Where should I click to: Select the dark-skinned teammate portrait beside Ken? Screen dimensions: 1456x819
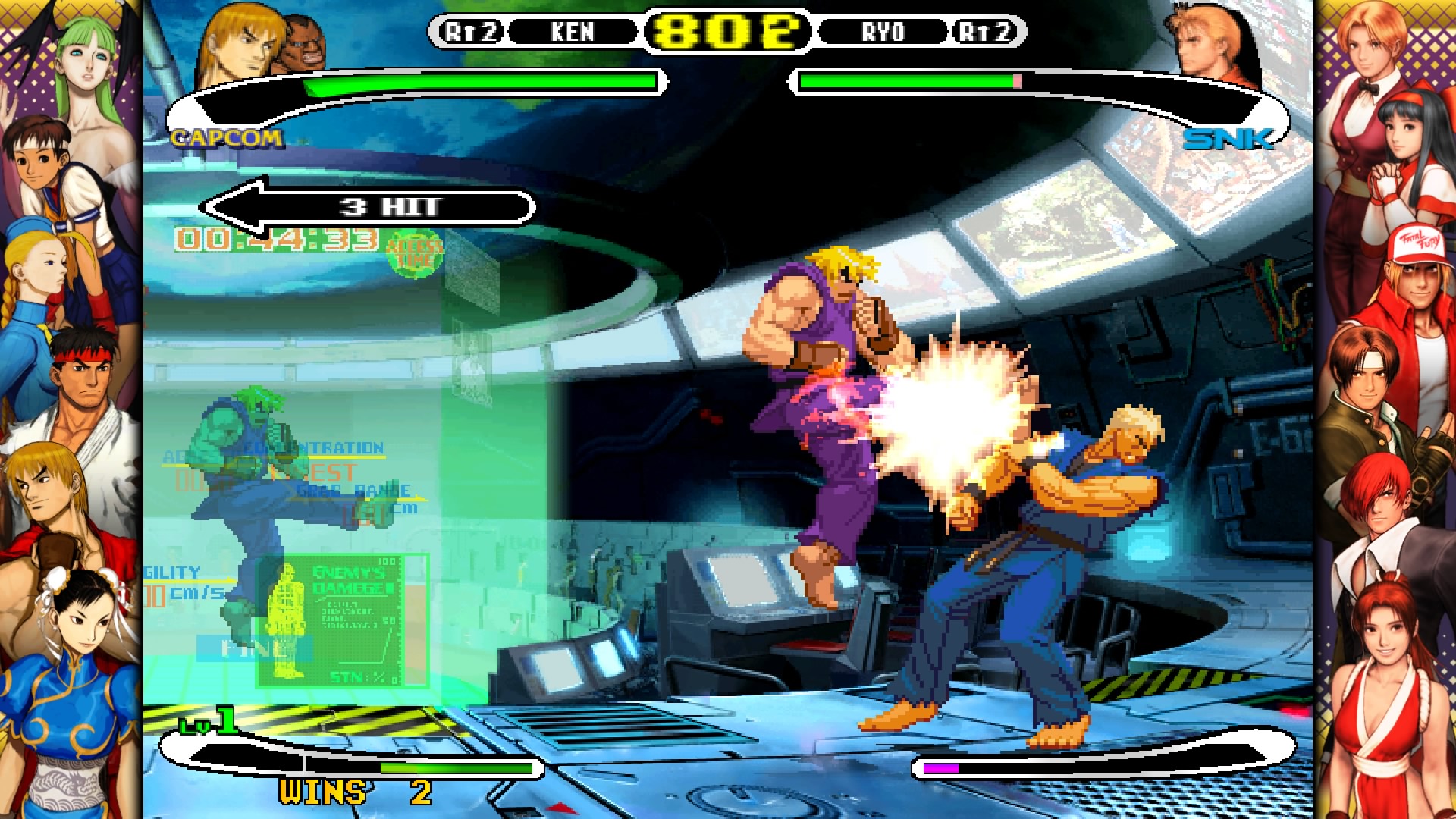(x=303, y=47)
